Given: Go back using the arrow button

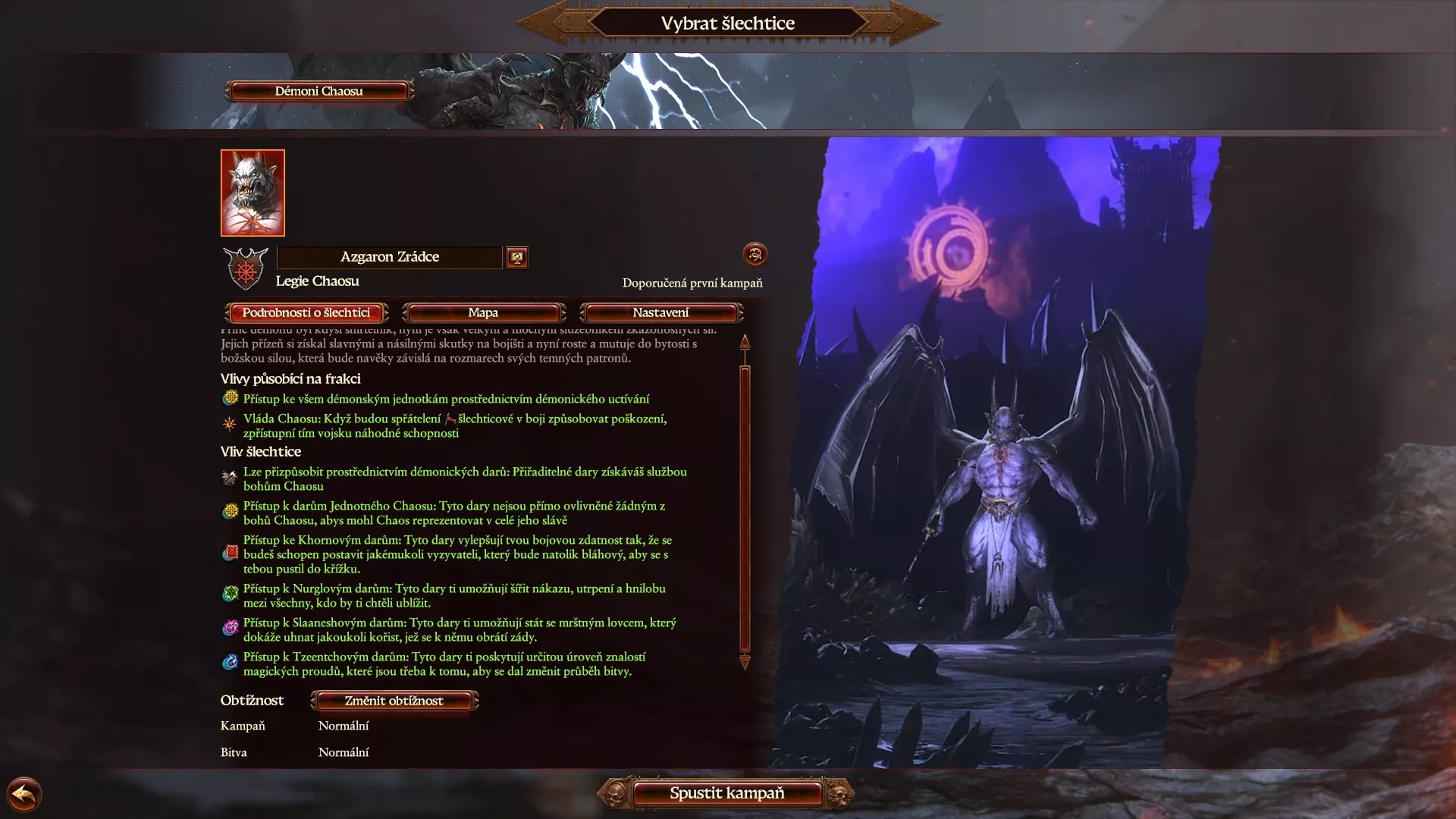Looking at the screenshot, I should pos(24,795).
